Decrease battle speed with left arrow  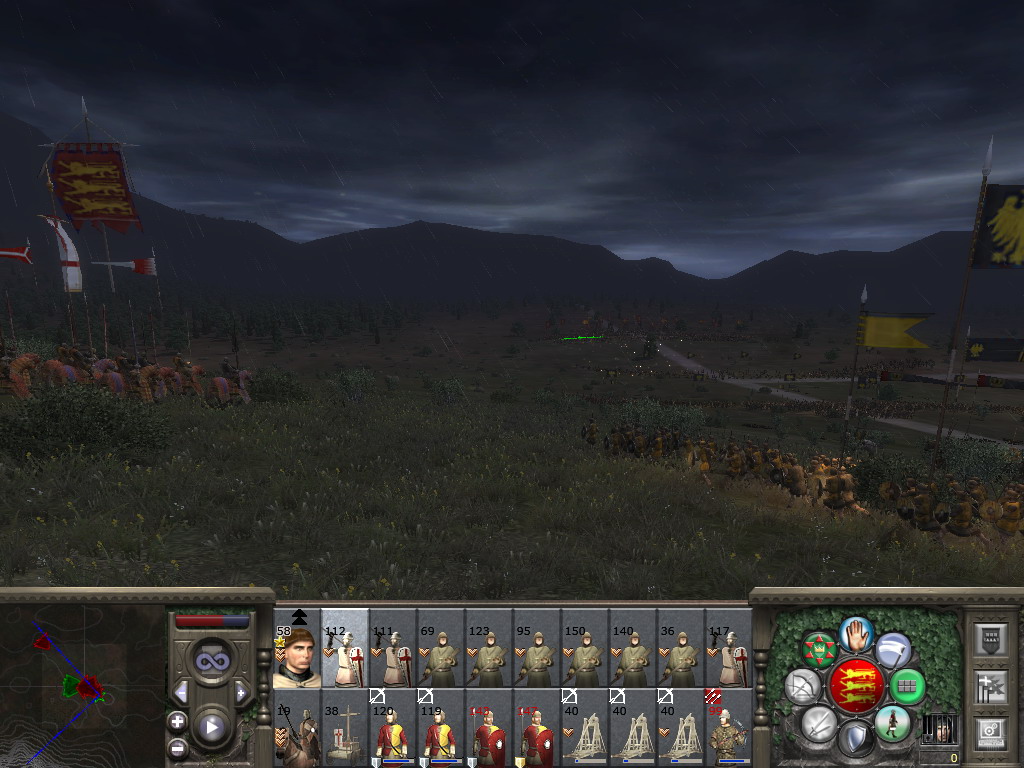pyautogui.click(x=182, y=692)
